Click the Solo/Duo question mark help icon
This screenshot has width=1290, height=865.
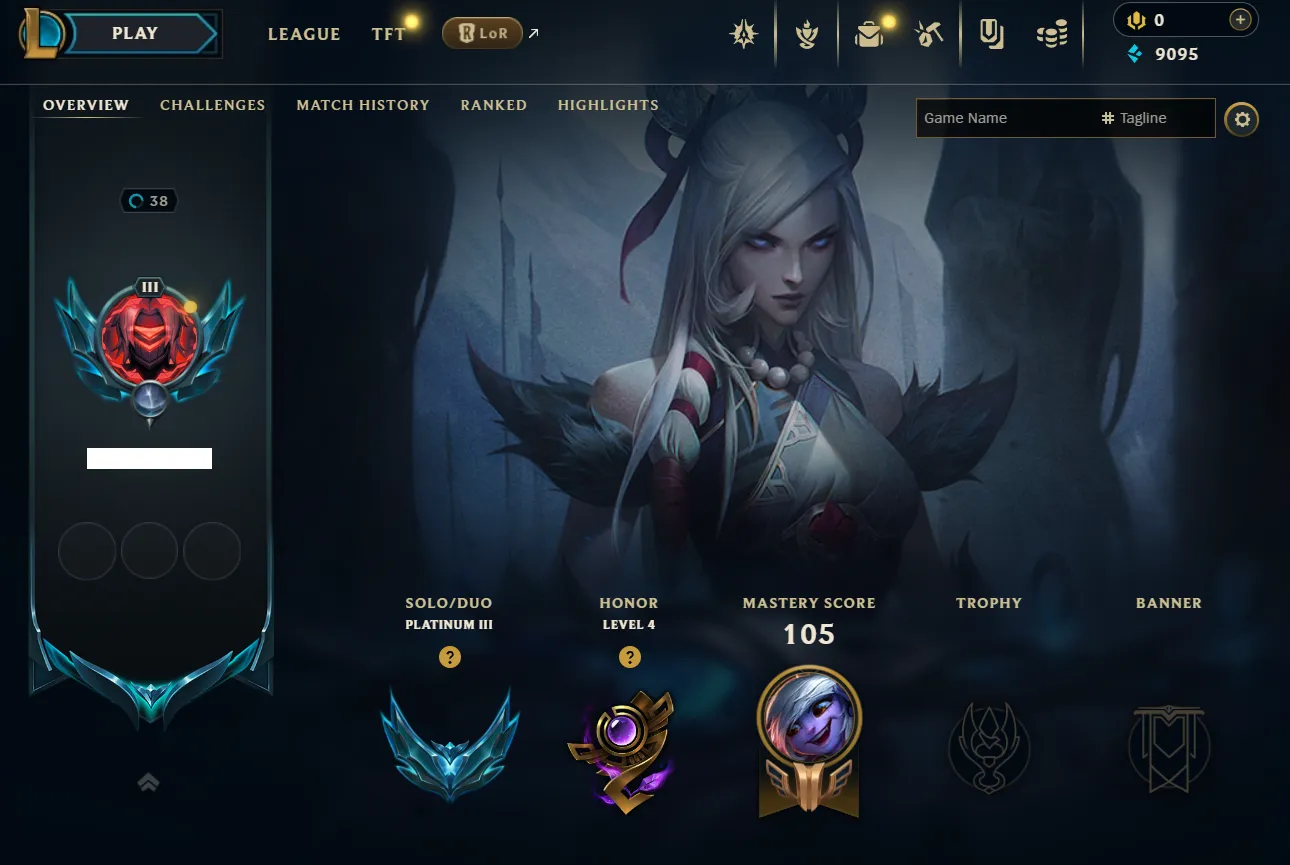(450, 657)
